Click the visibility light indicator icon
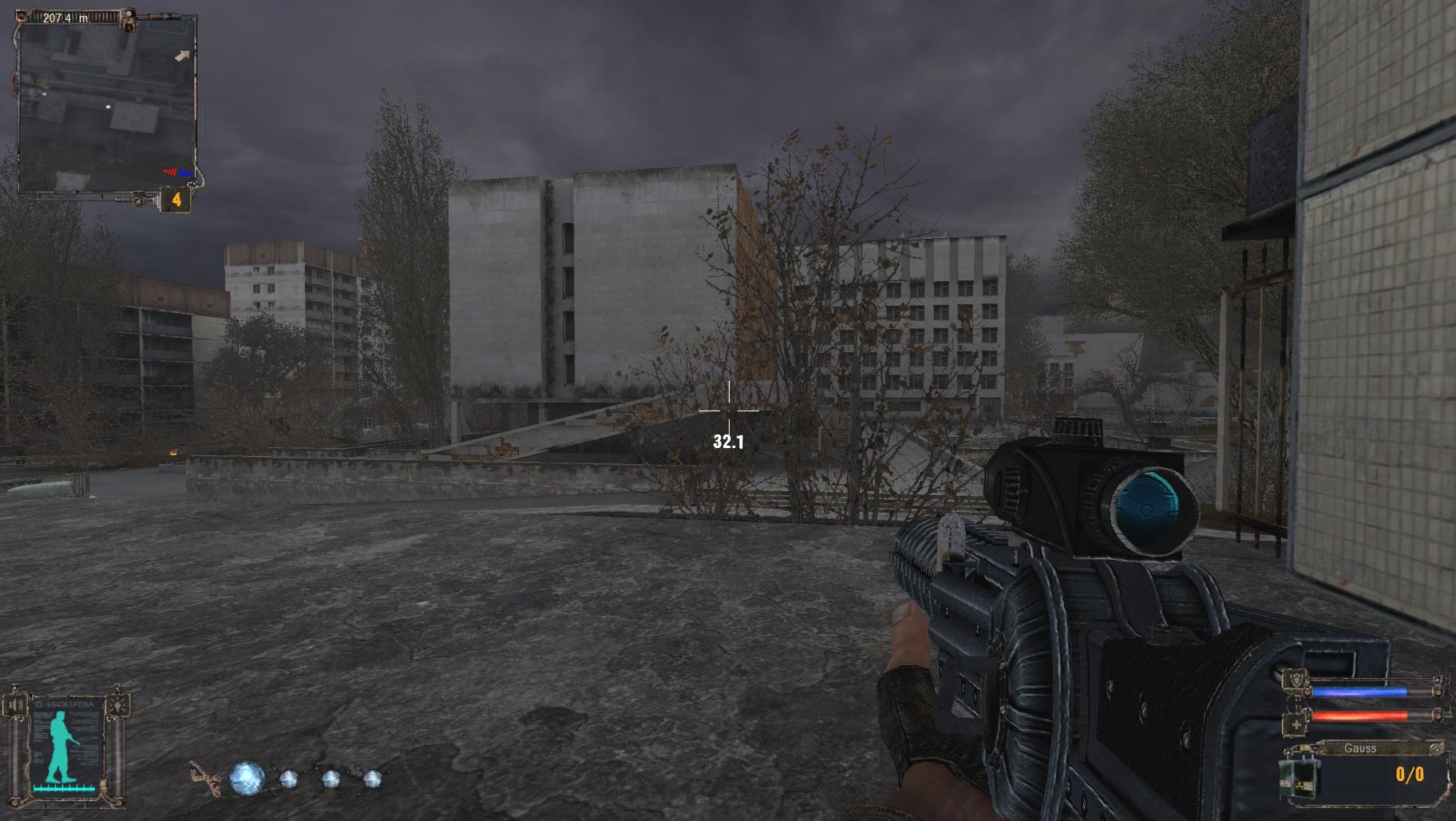Screen dimensions: 1456x821 [117, 705]
